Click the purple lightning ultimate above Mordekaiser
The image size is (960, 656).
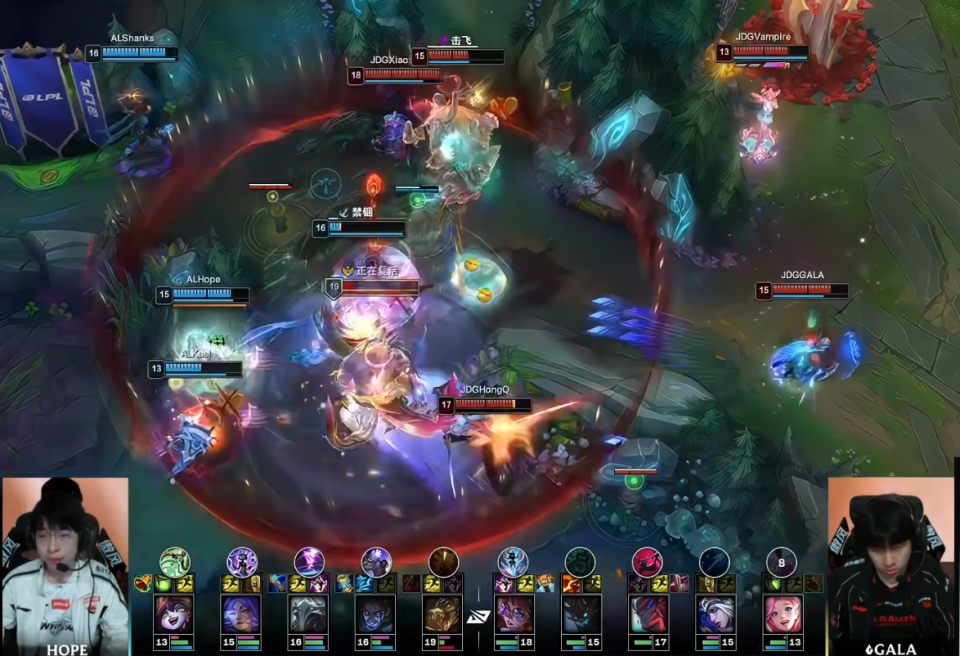tap(309, 561)
